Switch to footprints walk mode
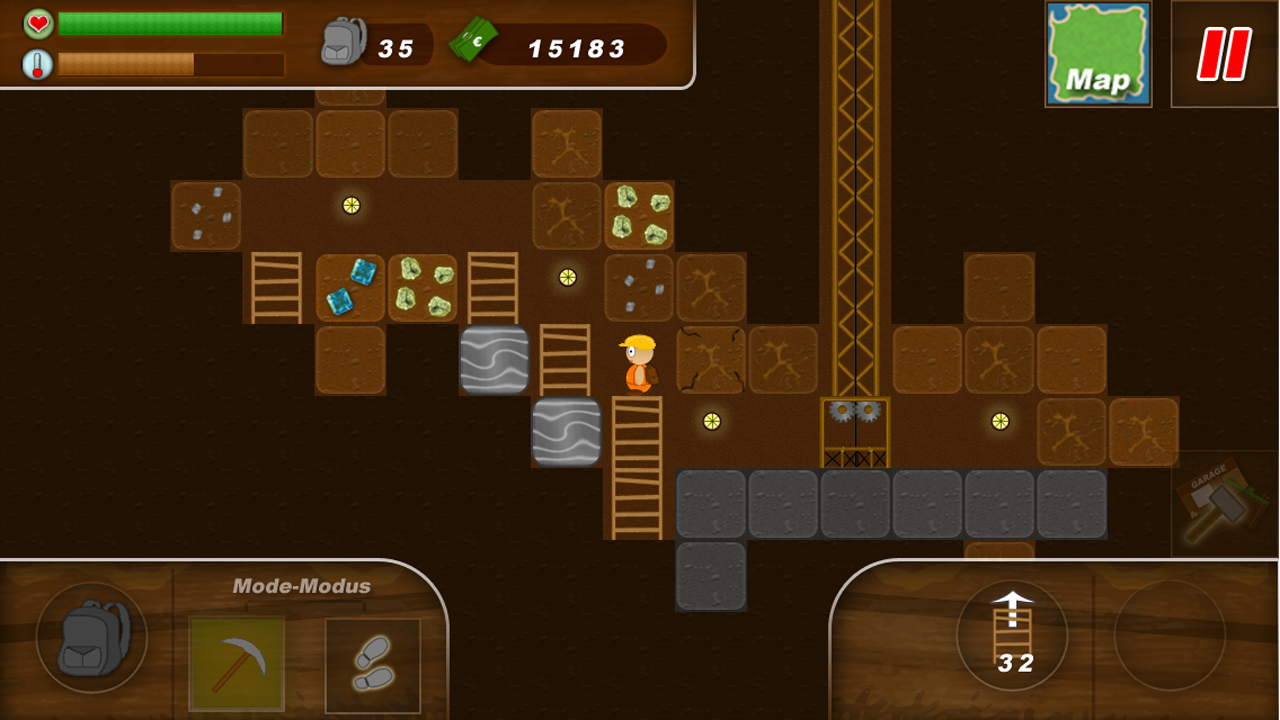The height and width of the screenshot is (720, 1280). tap(373, 664)
